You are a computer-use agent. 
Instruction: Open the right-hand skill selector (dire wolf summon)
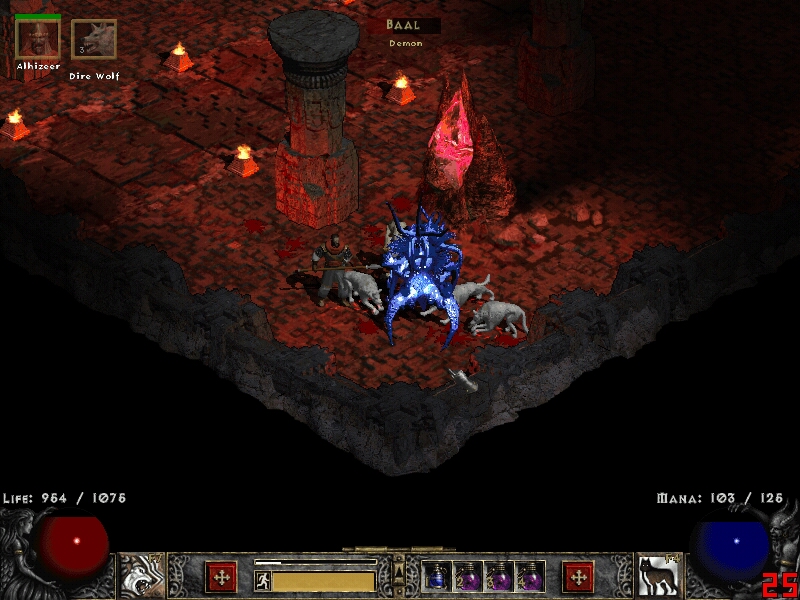(x=657, y=576)
